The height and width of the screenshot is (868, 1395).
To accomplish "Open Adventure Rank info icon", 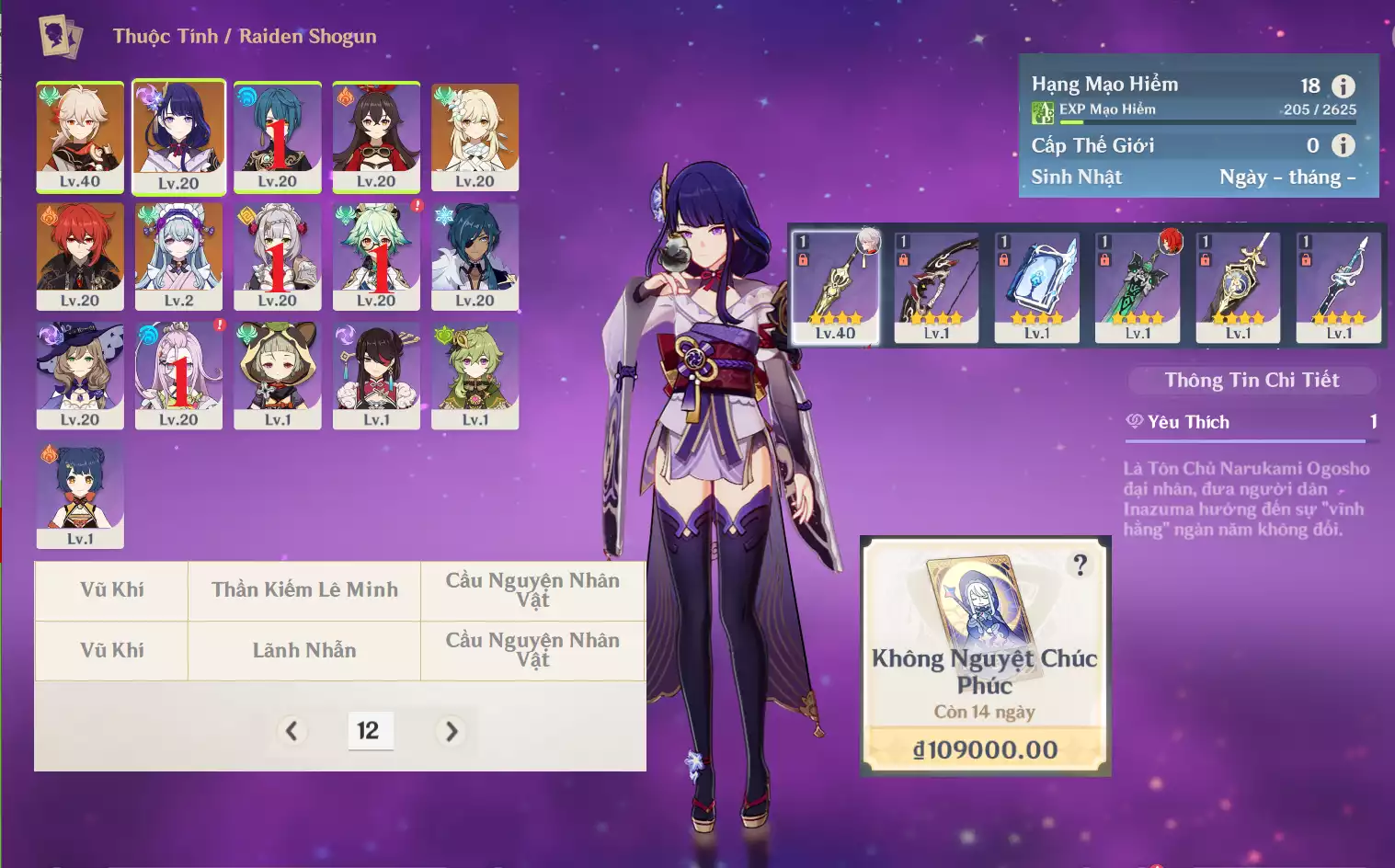I will click(1344, 86).
